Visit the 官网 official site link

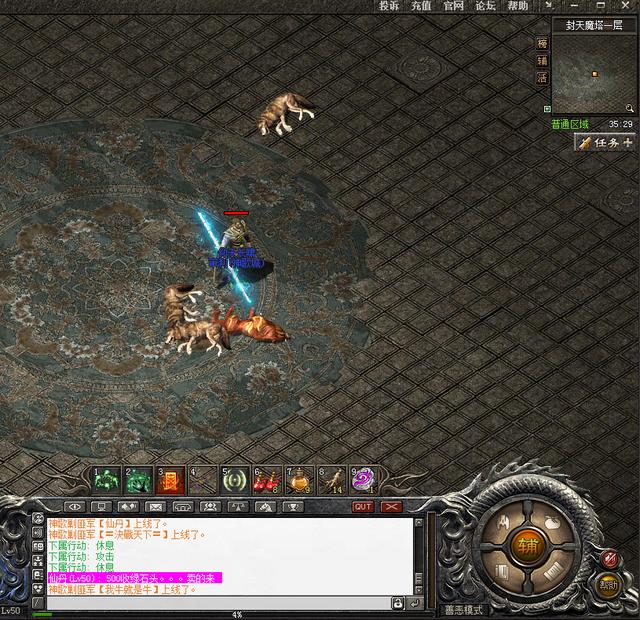(x=453, y=6)
